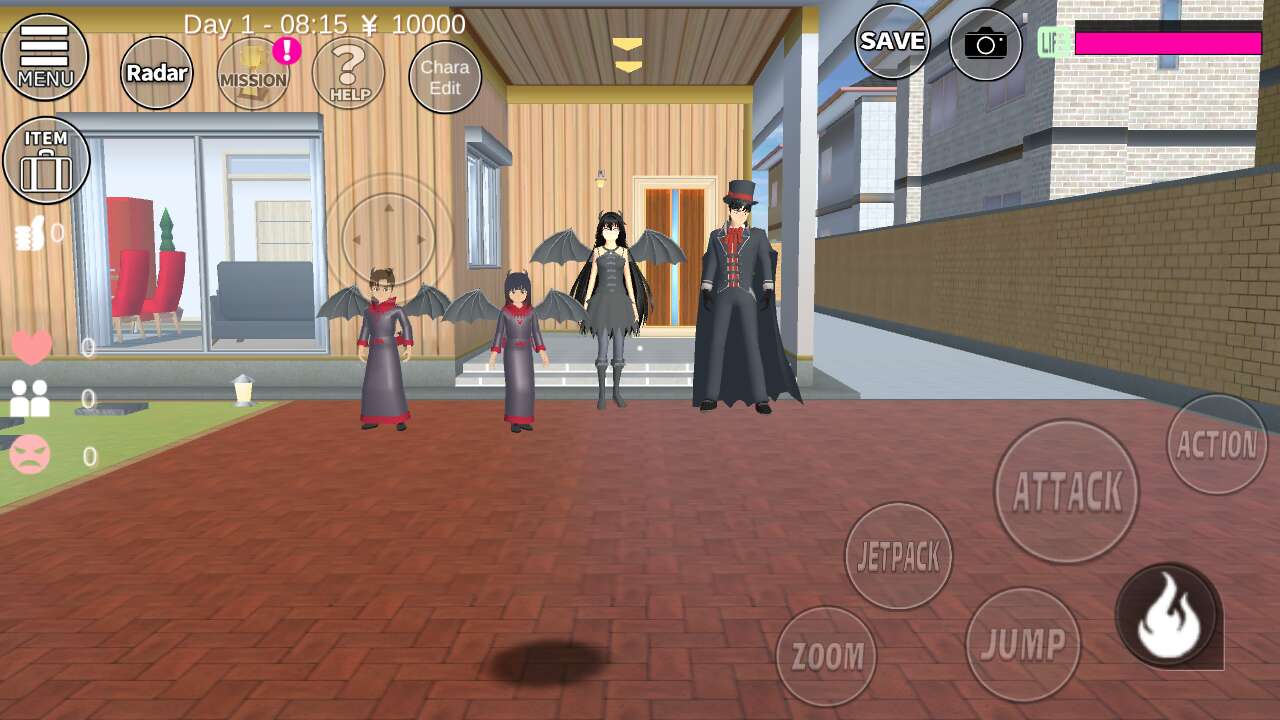Toggle the Radar button
The image size is (1280, 720).
click(157, 73)
